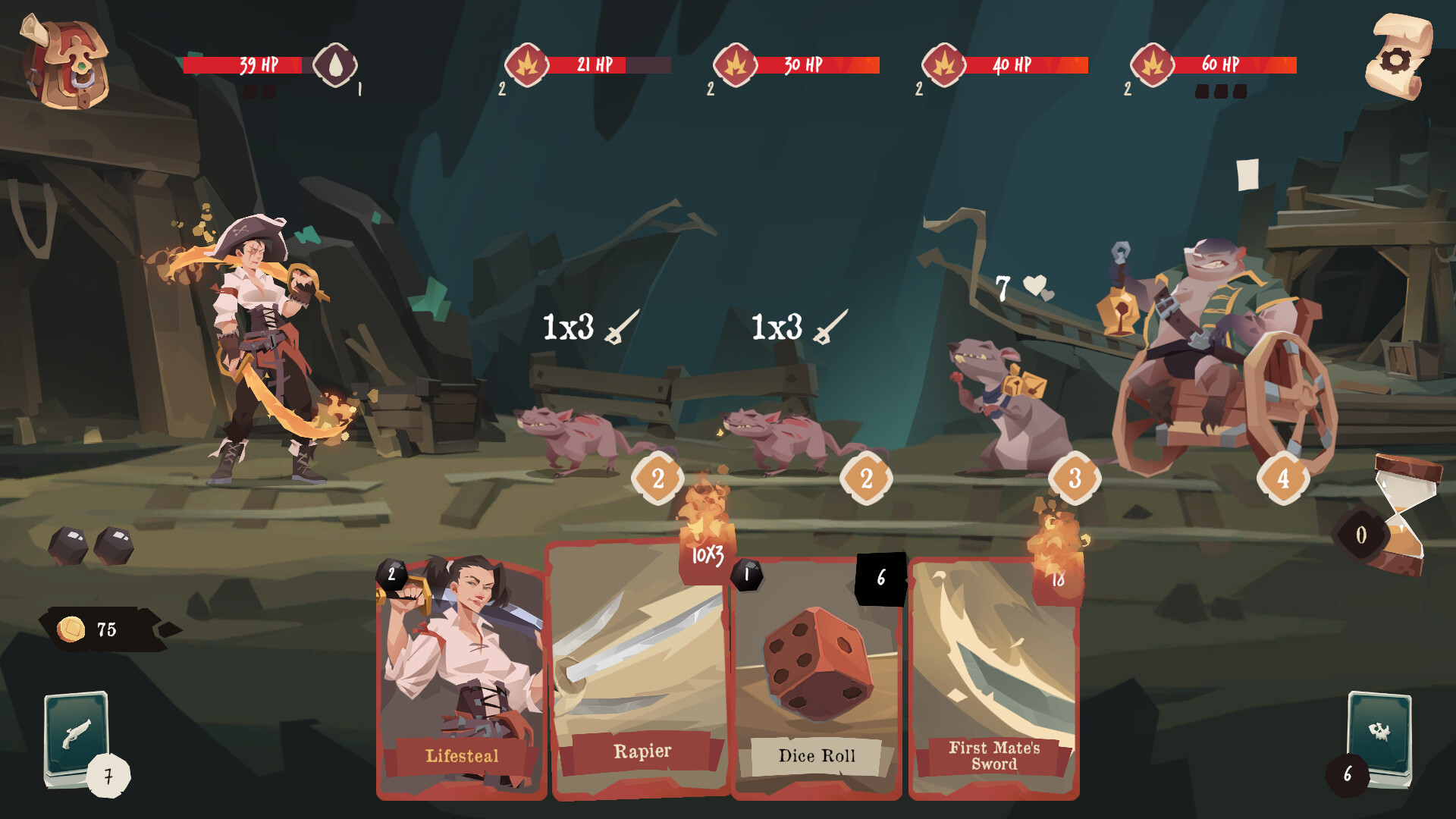This screenshot has height=819, width=1456.
Task: Click the droplet icon beside the 39 HP bar
Action: click(x=337, y=67)
